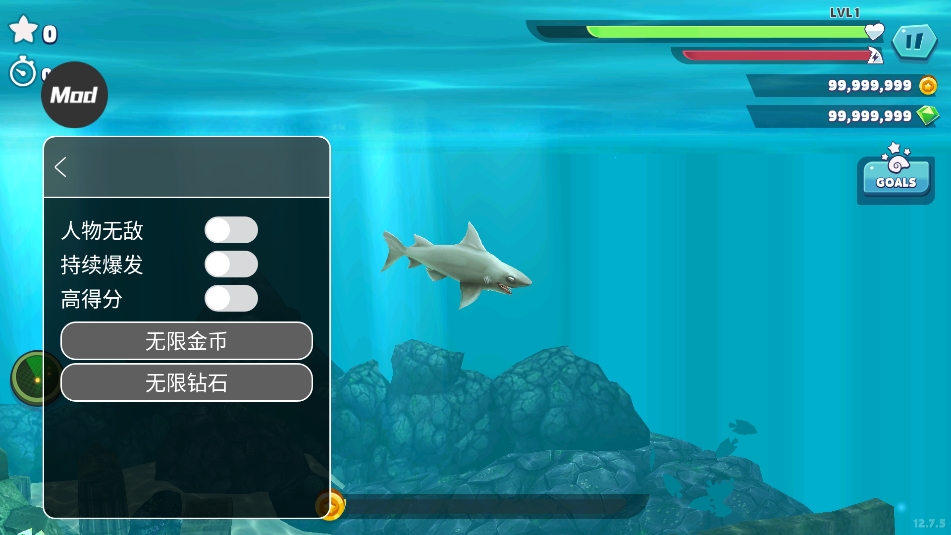
Task: Activate the 无限钻石 button
Action: (186, 382)
